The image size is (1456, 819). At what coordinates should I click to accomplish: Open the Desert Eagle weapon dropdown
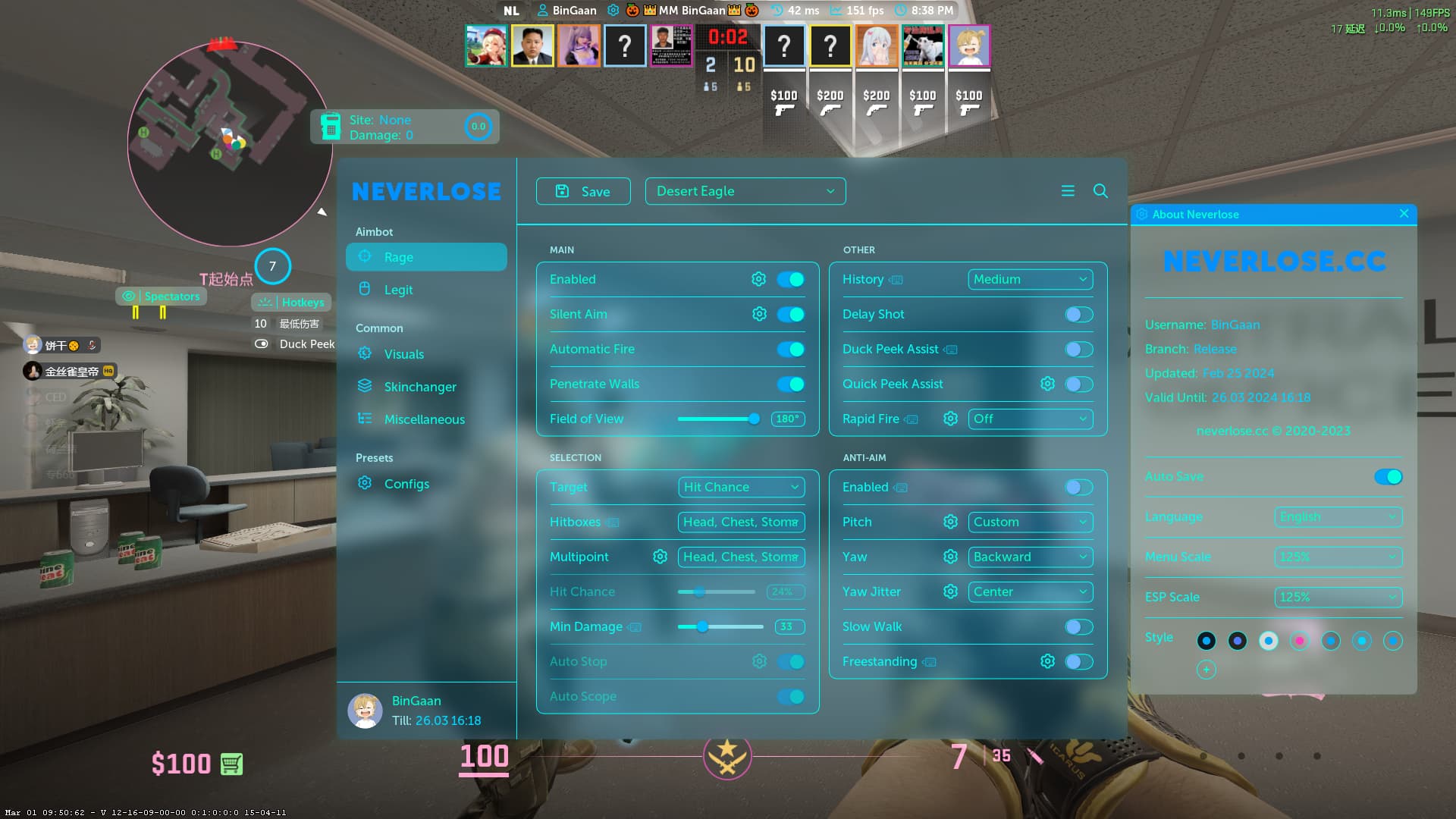[x=745, y=191]
